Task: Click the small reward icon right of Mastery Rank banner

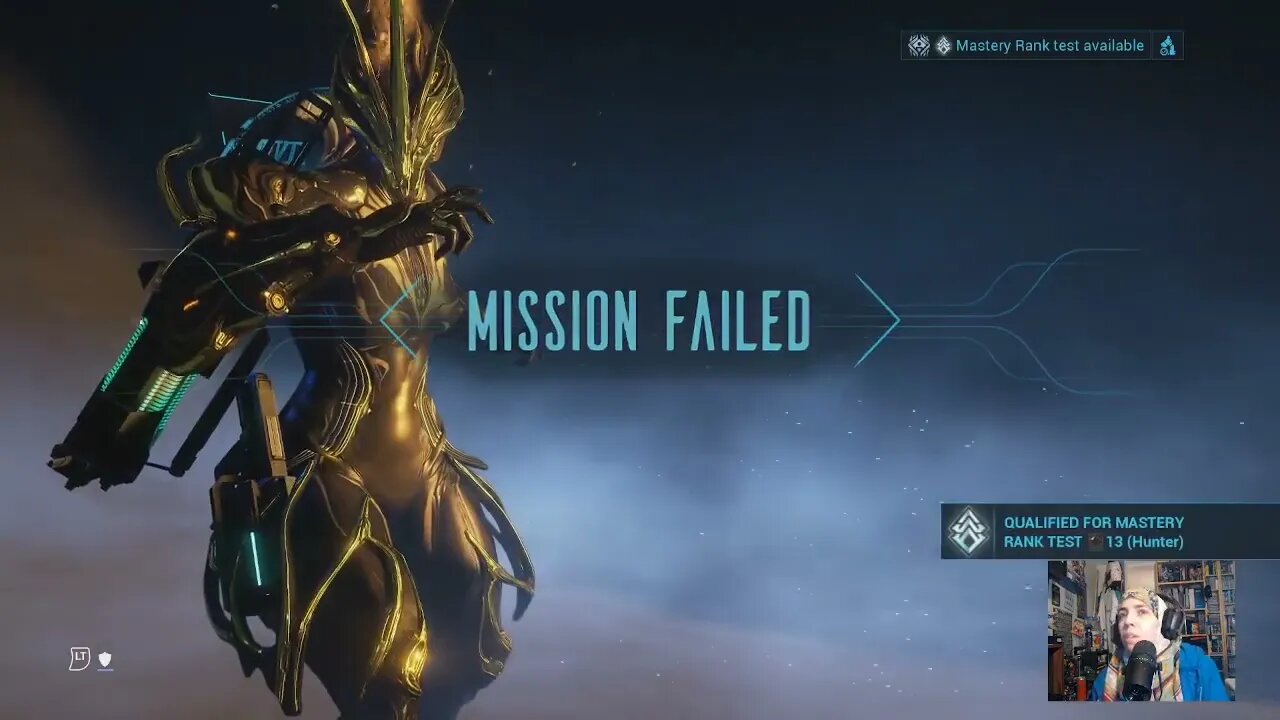Action: pos(1167,46)
